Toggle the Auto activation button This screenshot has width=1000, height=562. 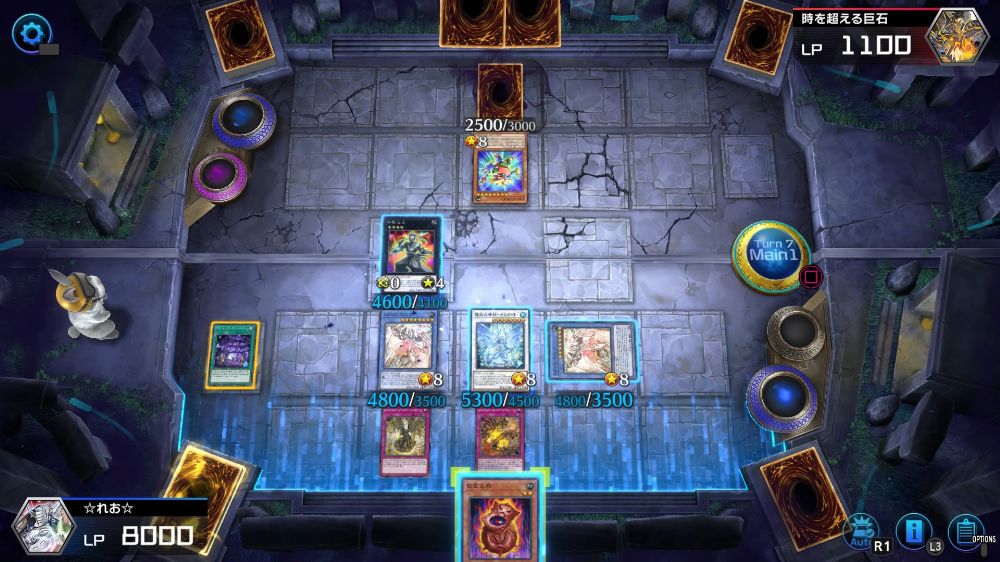pyautogui.click(x=858, y=531)
